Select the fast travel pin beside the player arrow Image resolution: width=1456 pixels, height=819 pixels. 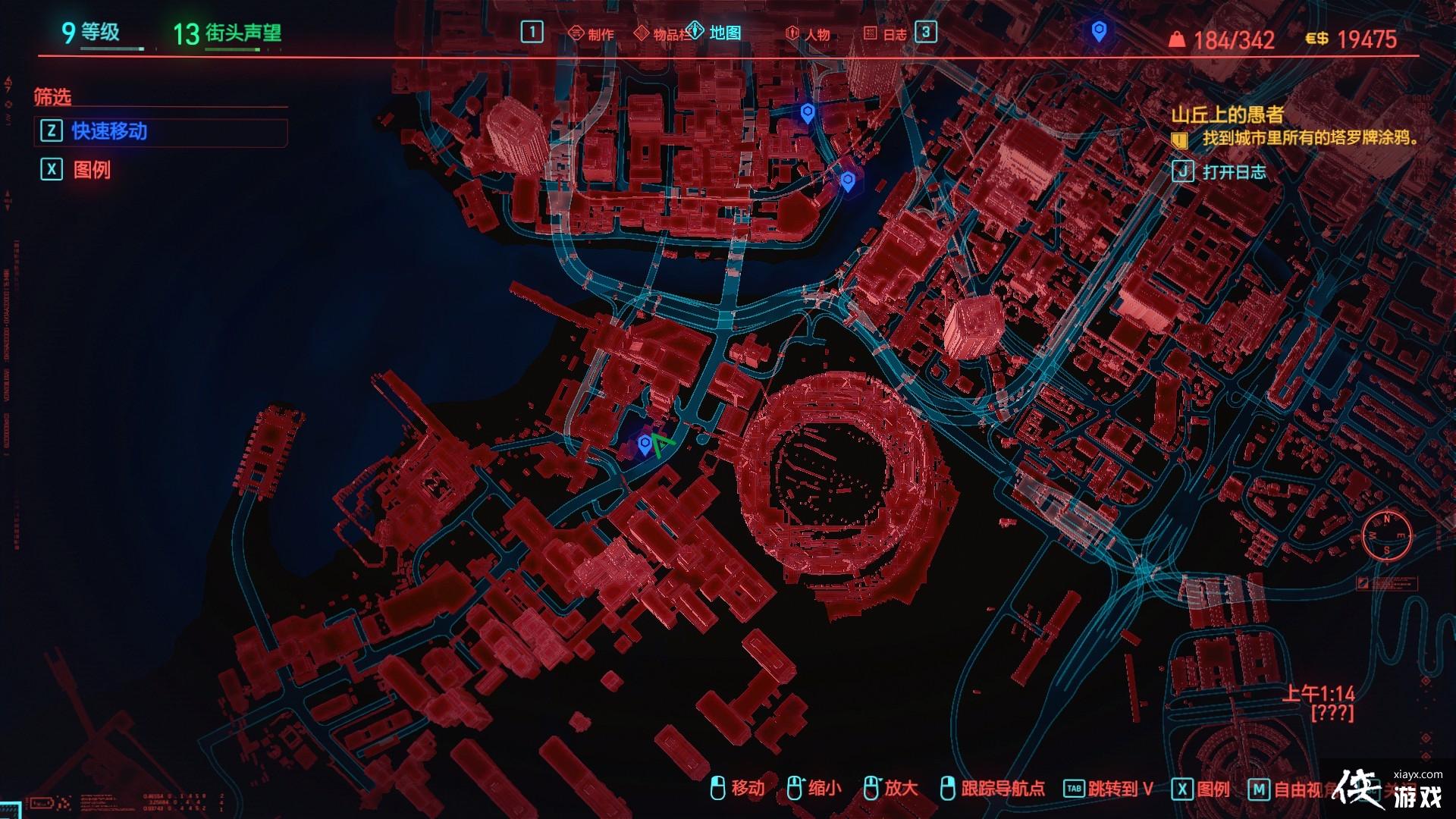(x=645, y=444)
